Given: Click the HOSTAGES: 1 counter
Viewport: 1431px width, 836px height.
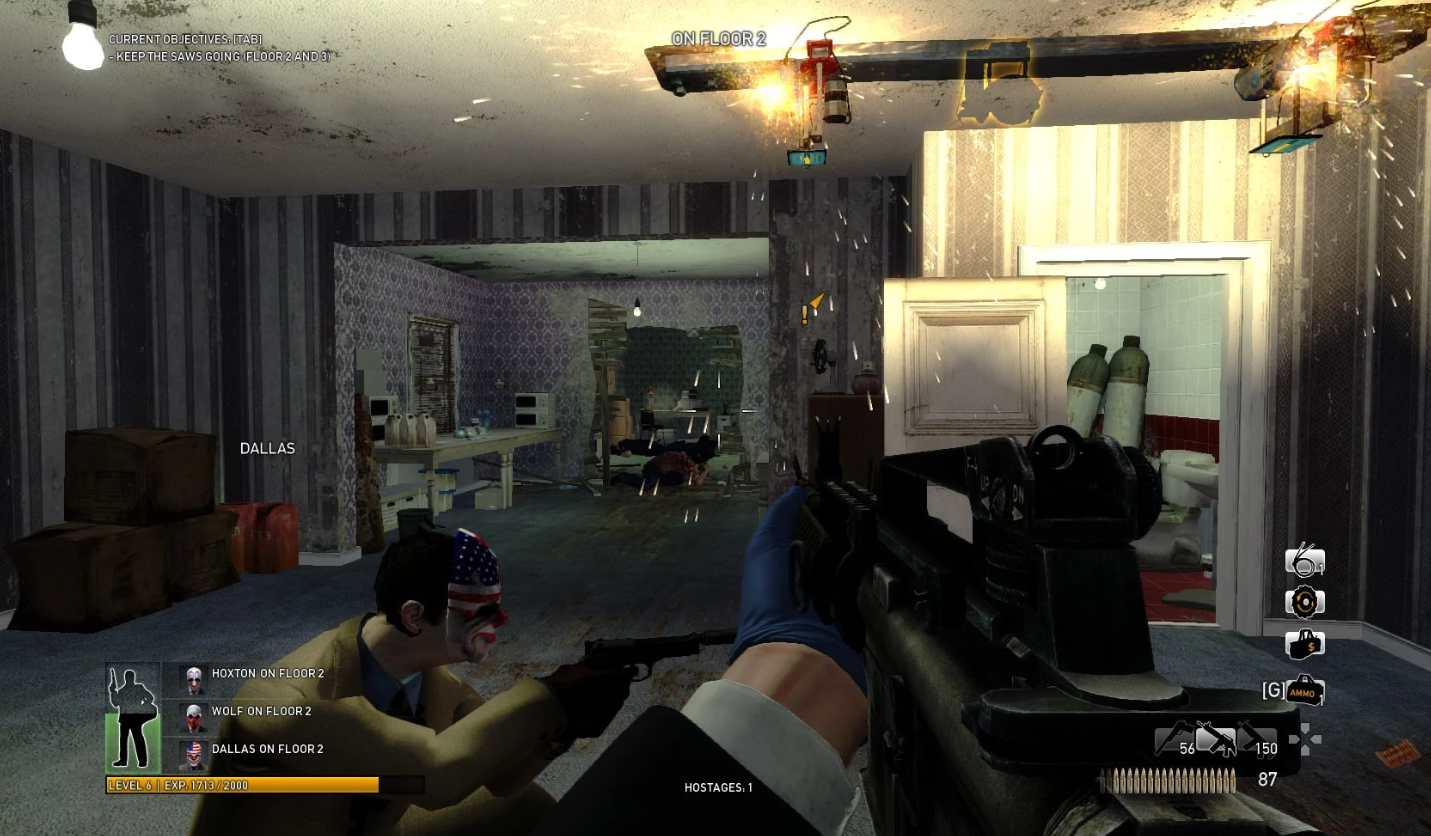Looking at the screenshot, I should click(x=719, y=786).
